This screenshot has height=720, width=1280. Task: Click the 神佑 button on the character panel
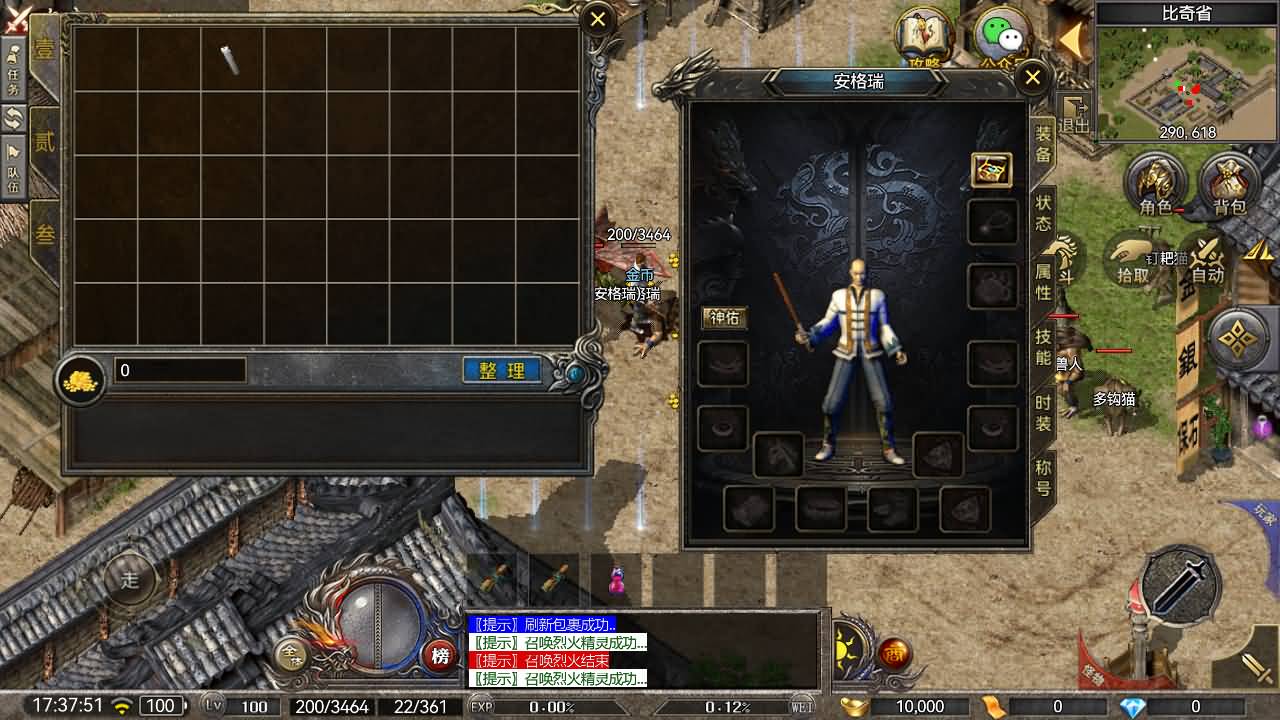724,318
